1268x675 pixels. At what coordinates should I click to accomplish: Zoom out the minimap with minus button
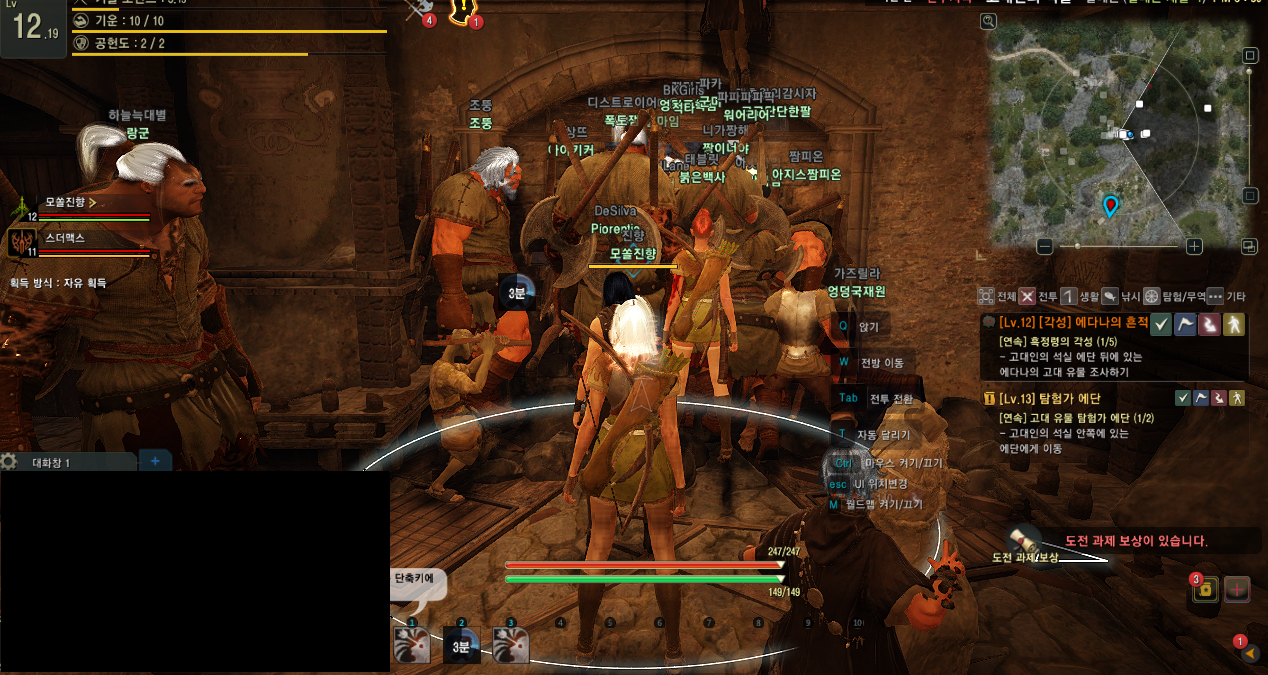(x=1045, y=246)
